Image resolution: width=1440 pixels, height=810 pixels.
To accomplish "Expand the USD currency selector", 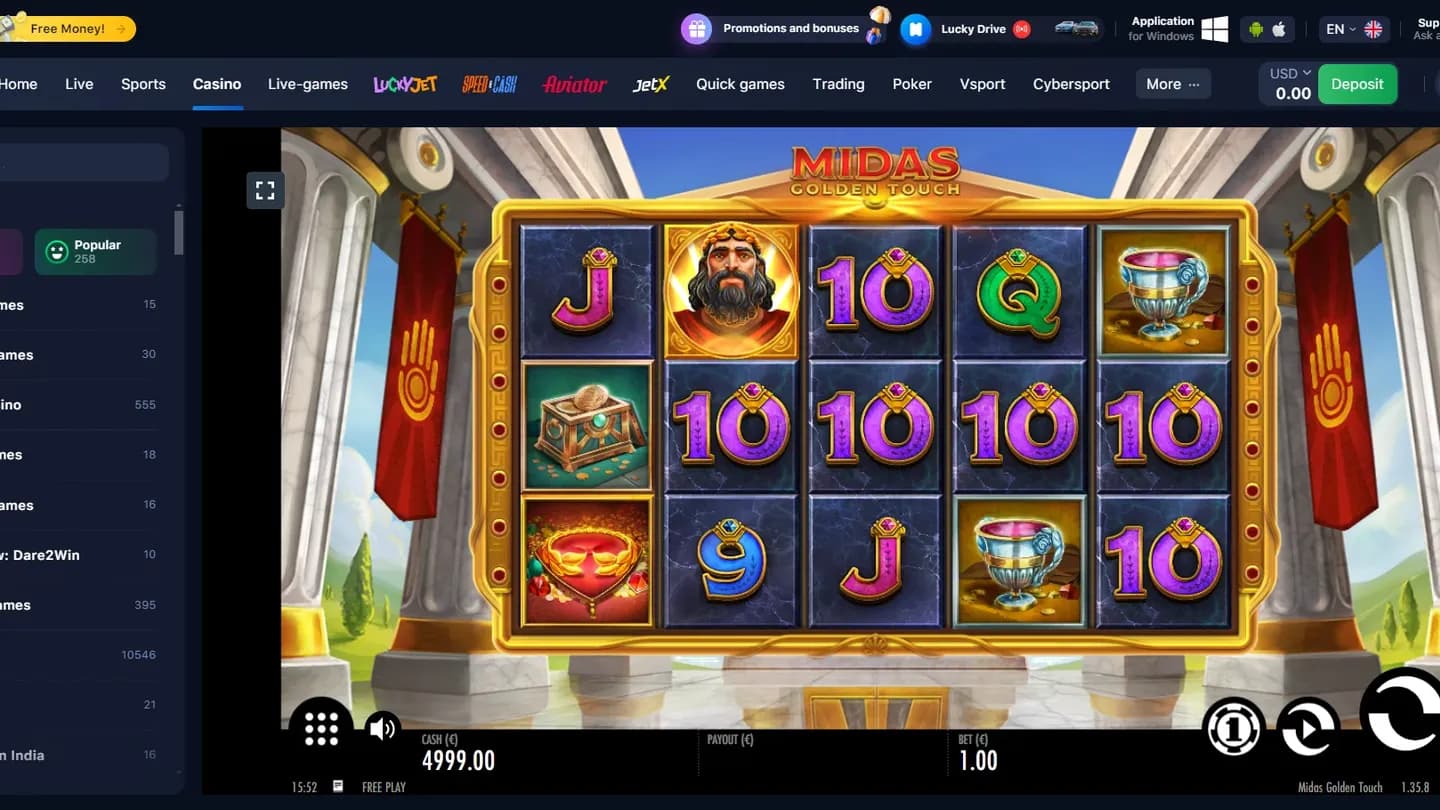I will point(1289,72).
